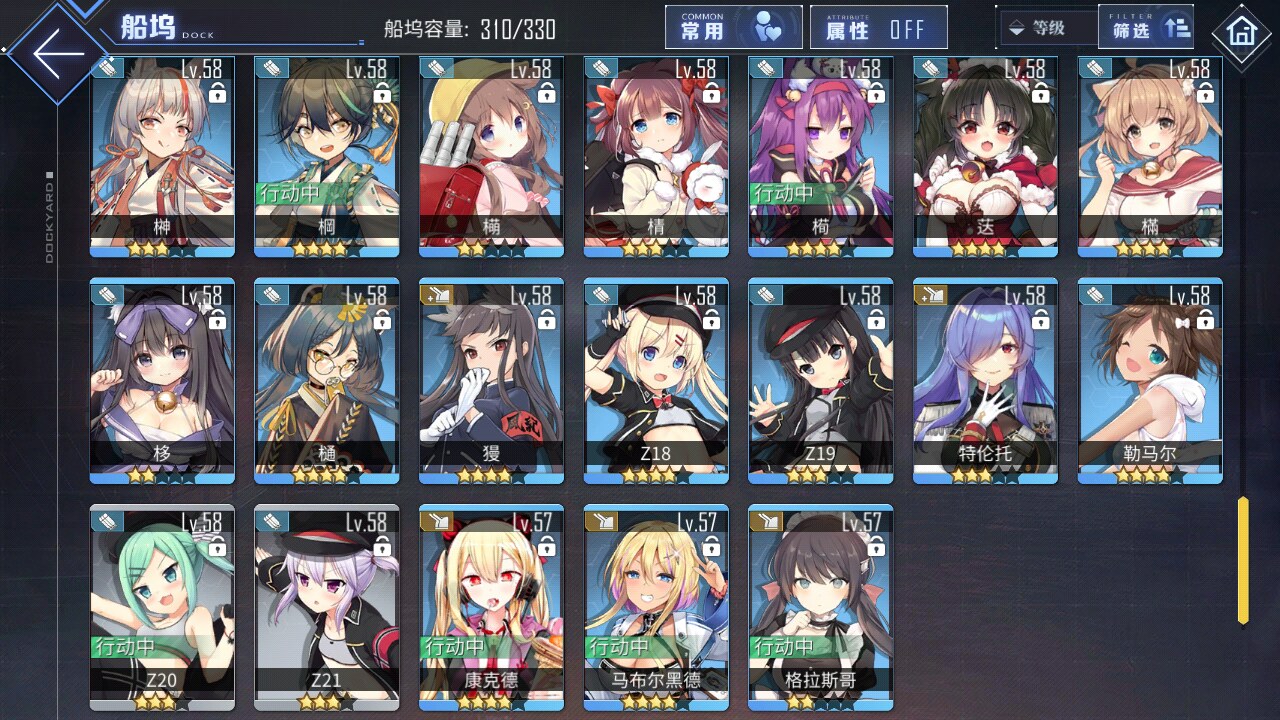
Task: Open the 等级 sort dropdown
Action: (x=1046, y=28)
